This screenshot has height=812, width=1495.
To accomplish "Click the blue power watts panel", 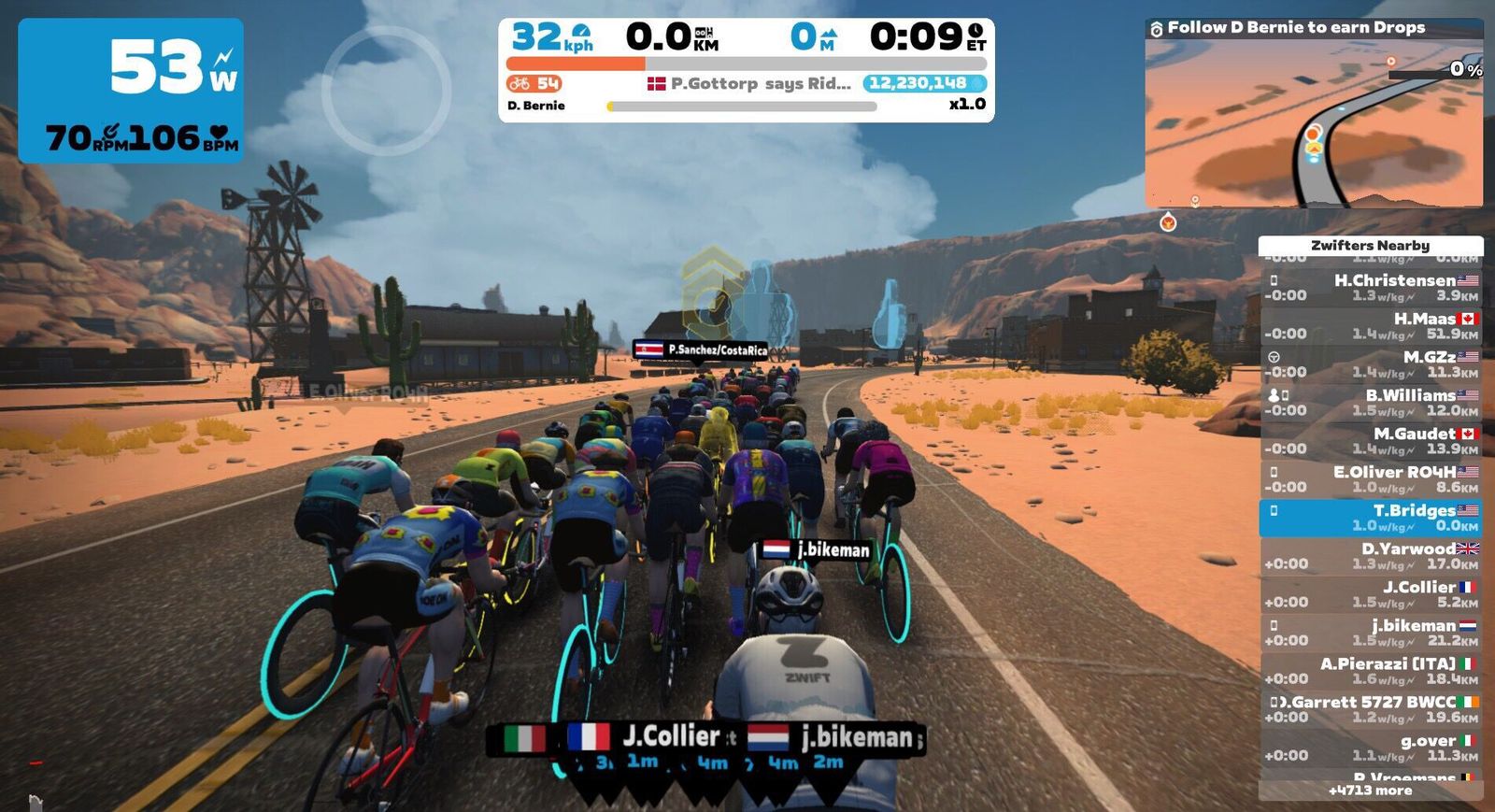I will (131, 91).
